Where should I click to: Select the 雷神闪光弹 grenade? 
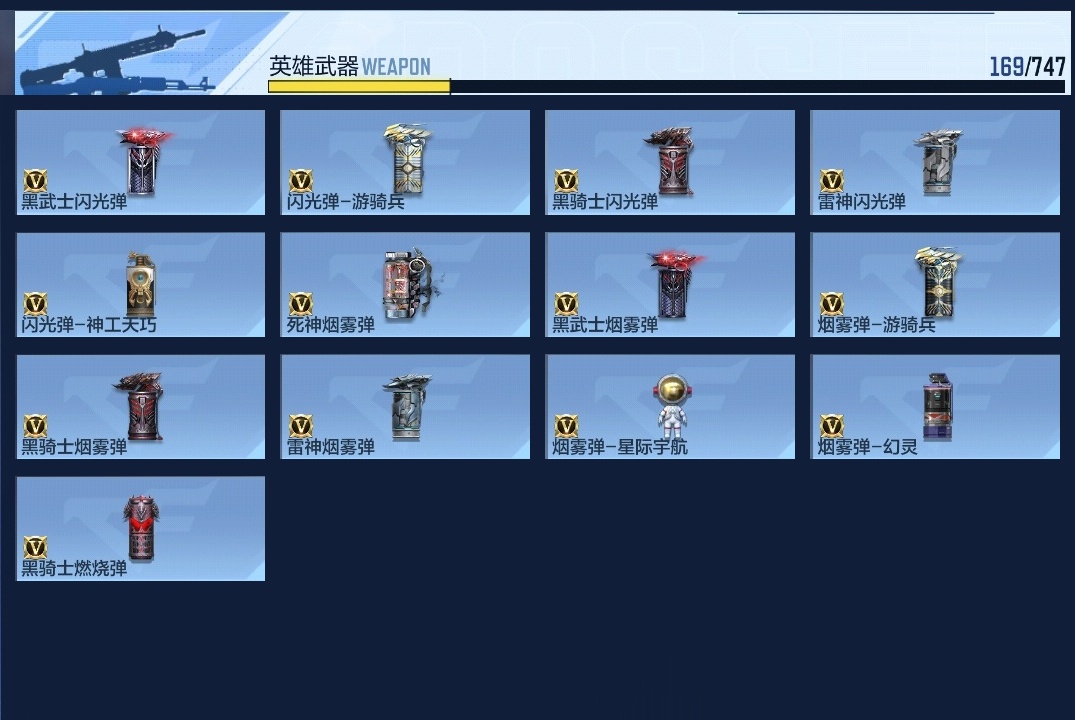935,162
